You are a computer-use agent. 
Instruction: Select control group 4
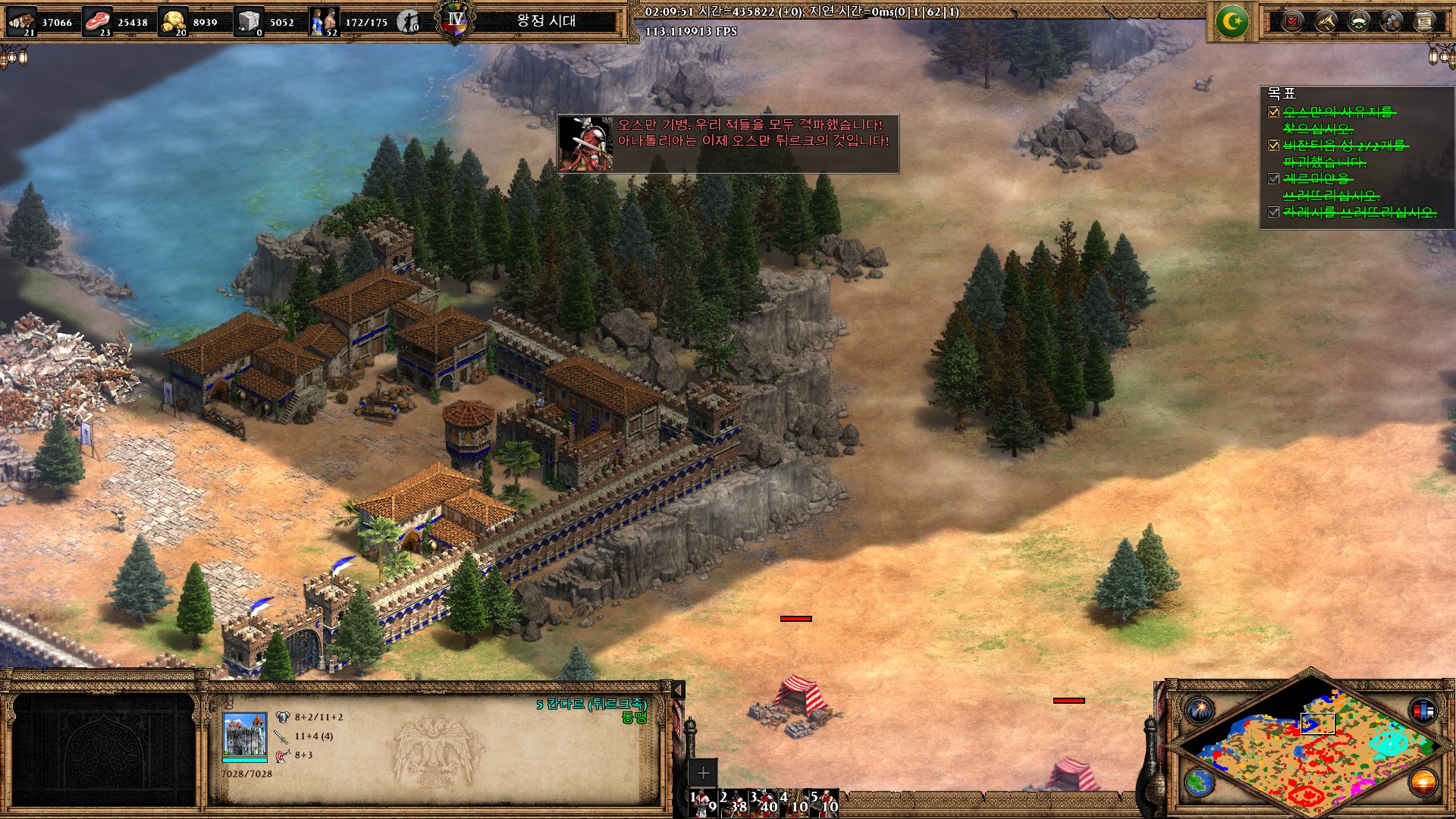(x=794, y=802)
